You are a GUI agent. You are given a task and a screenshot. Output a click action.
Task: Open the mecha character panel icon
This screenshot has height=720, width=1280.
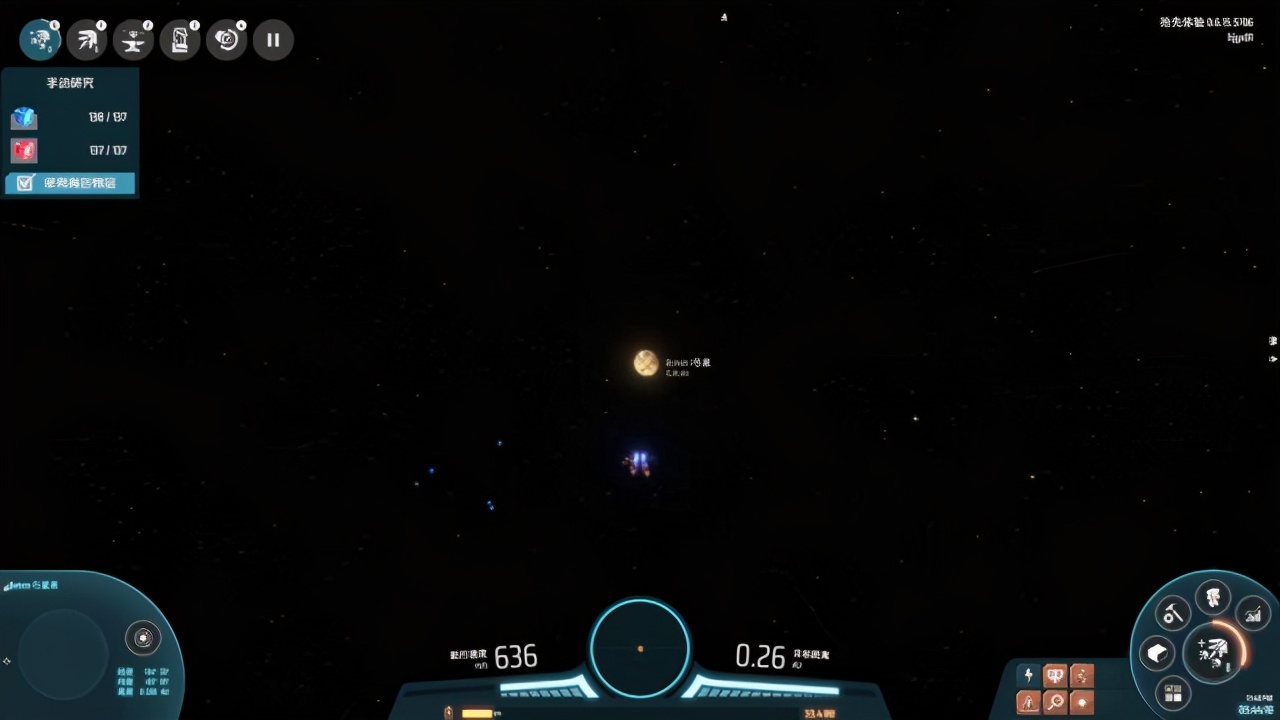[x=40, y=40]
